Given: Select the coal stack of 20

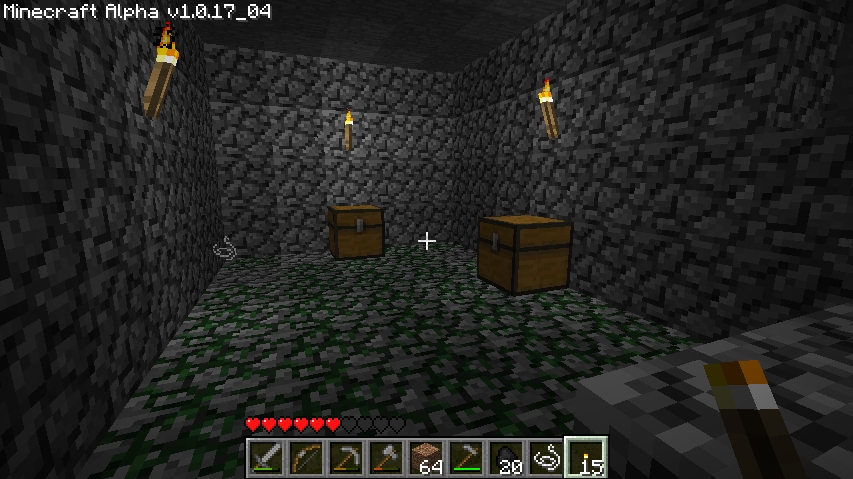Looking at the screenshot, I should point(505,458).
